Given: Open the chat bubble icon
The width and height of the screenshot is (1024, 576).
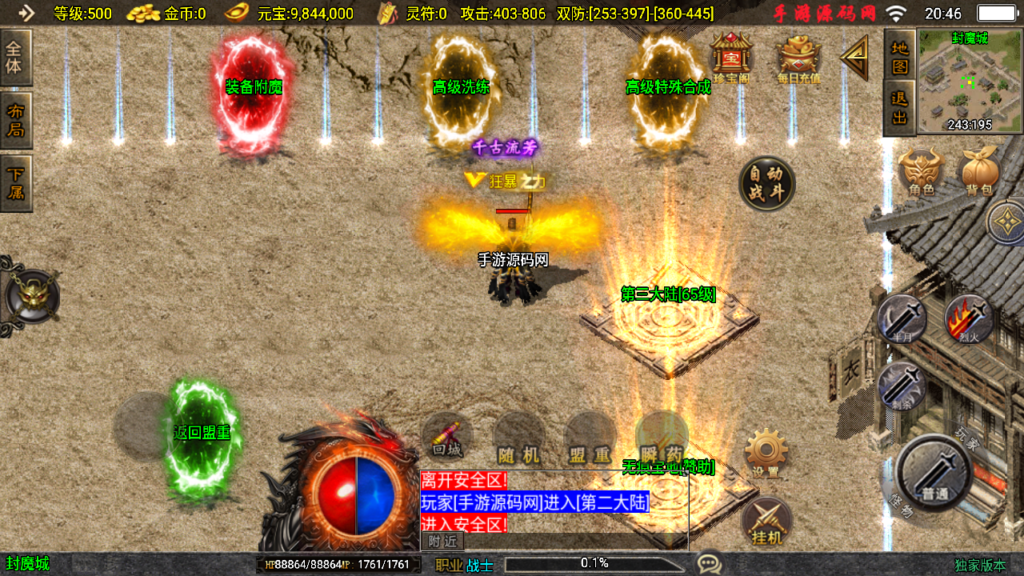Looking at the screenshot, I should click(709, 564).
